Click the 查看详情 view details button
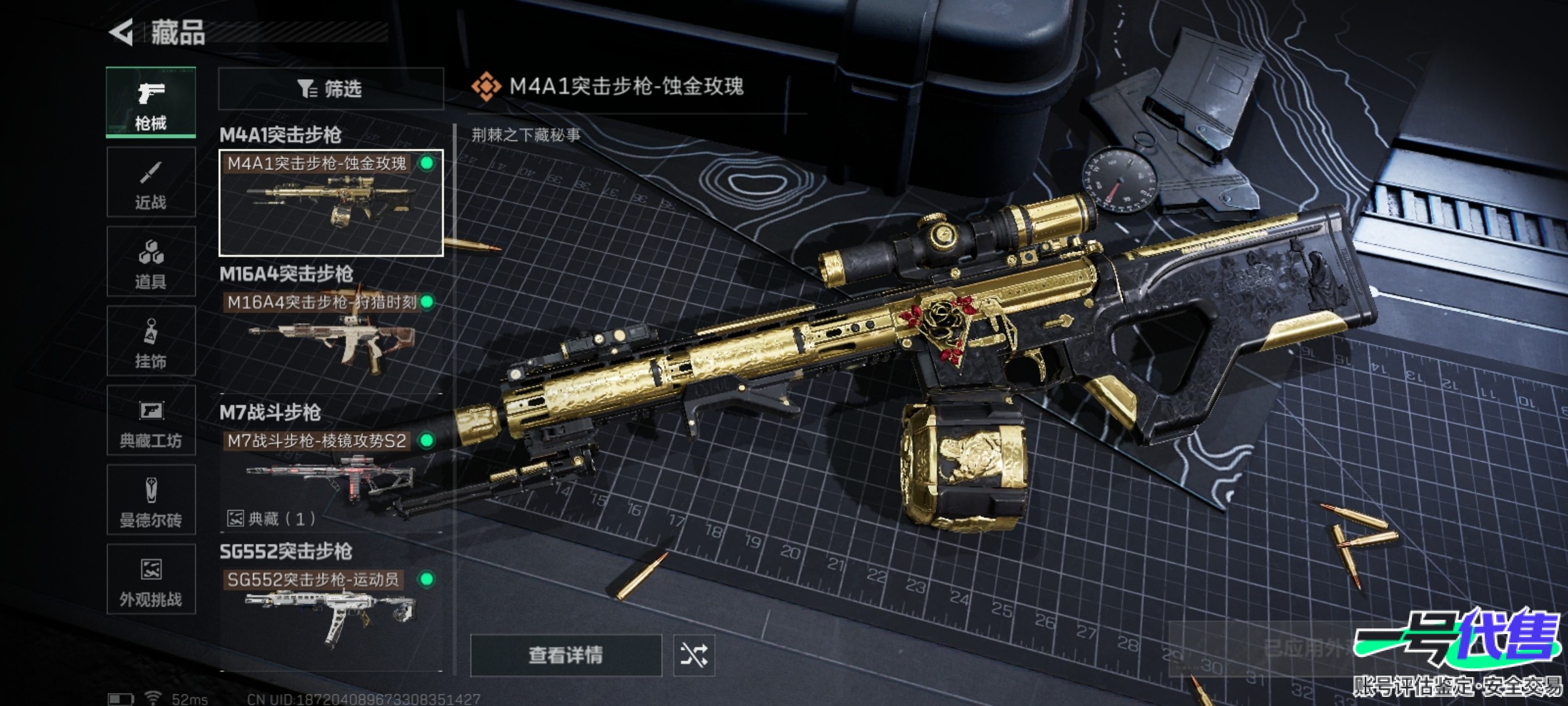This screenshot has height=706, width=1568. (566, 655)
